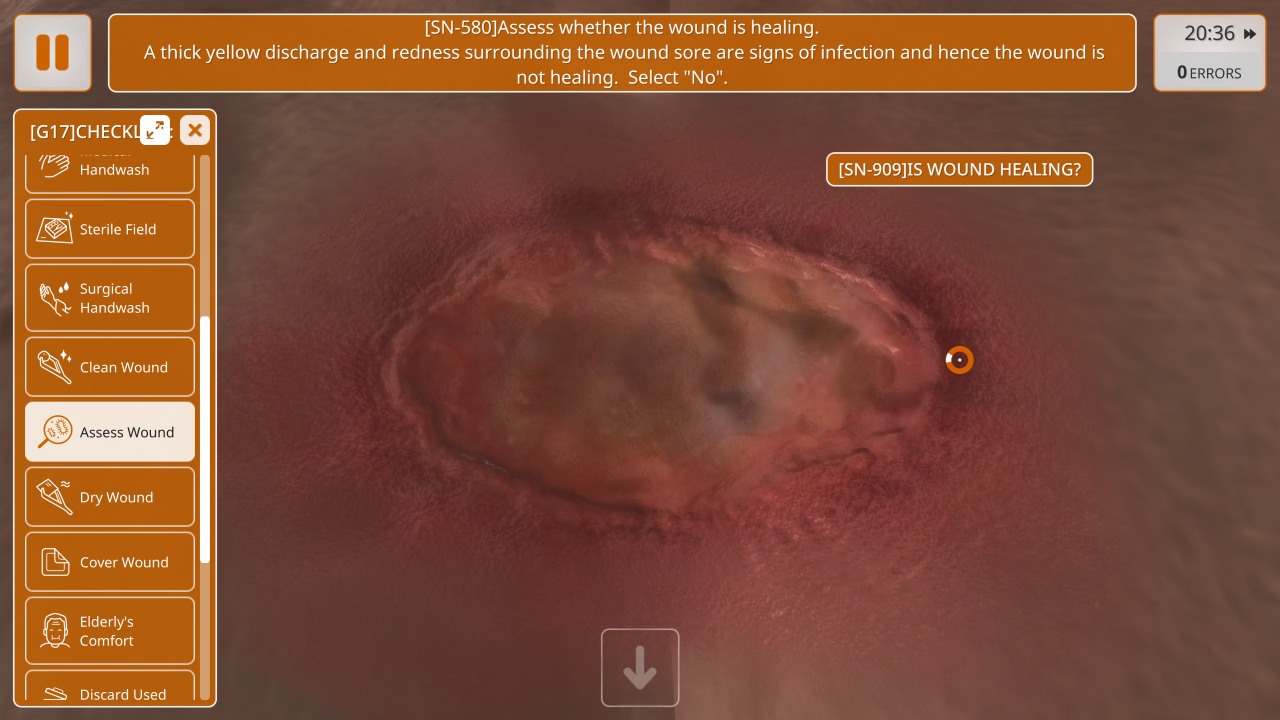Pause the simulation with the pause button
This screenshot has width=1280, height=720.
pyautogui.click(x=52, y=53)
